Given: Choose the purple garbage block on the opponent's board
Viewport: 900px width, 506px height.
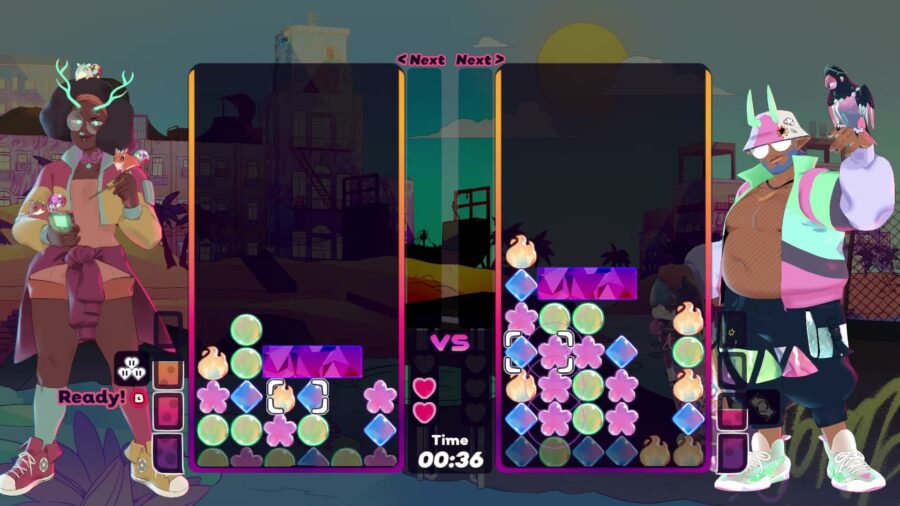Looking at the screenshot, I should tap(587, 283).
